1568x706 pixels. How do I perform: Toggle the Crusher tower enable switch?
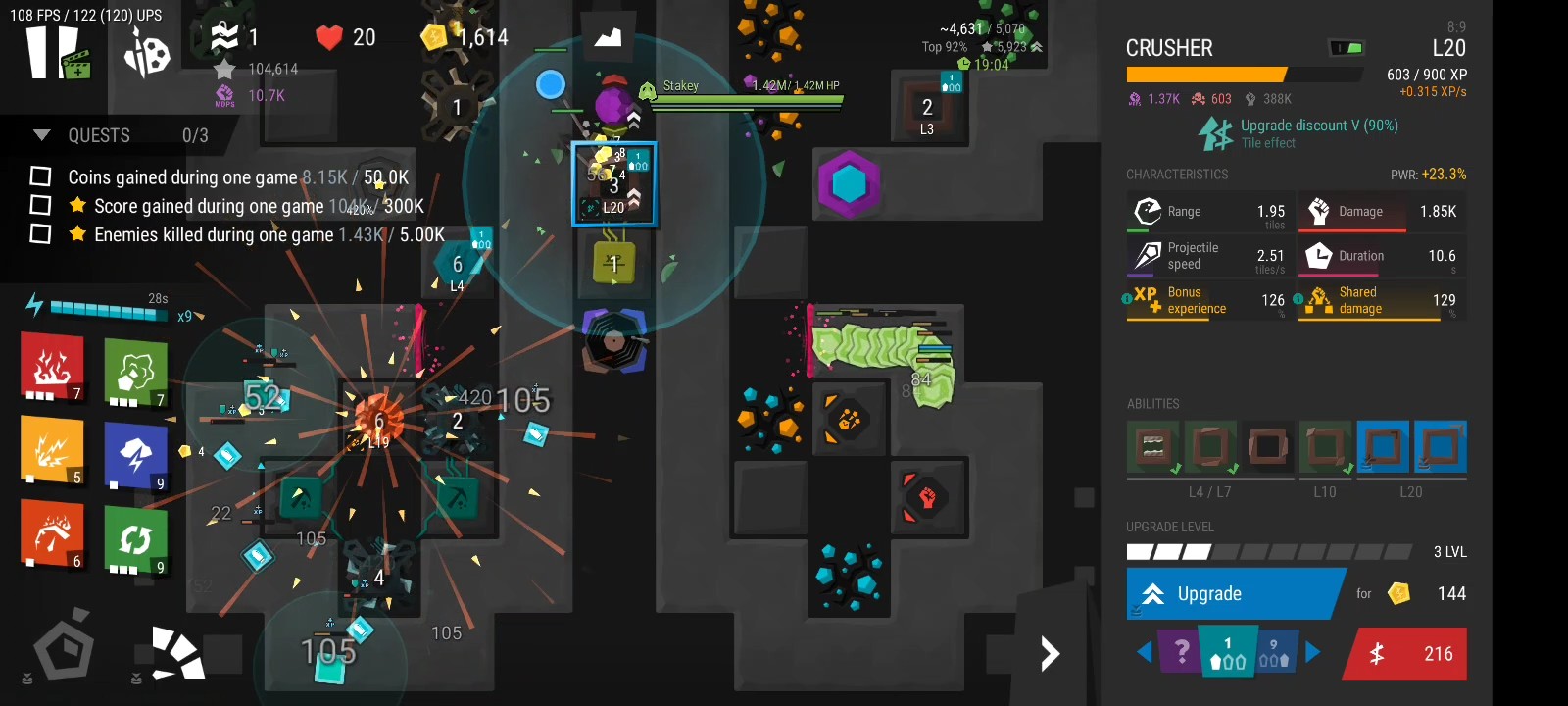pos(1346,47)
